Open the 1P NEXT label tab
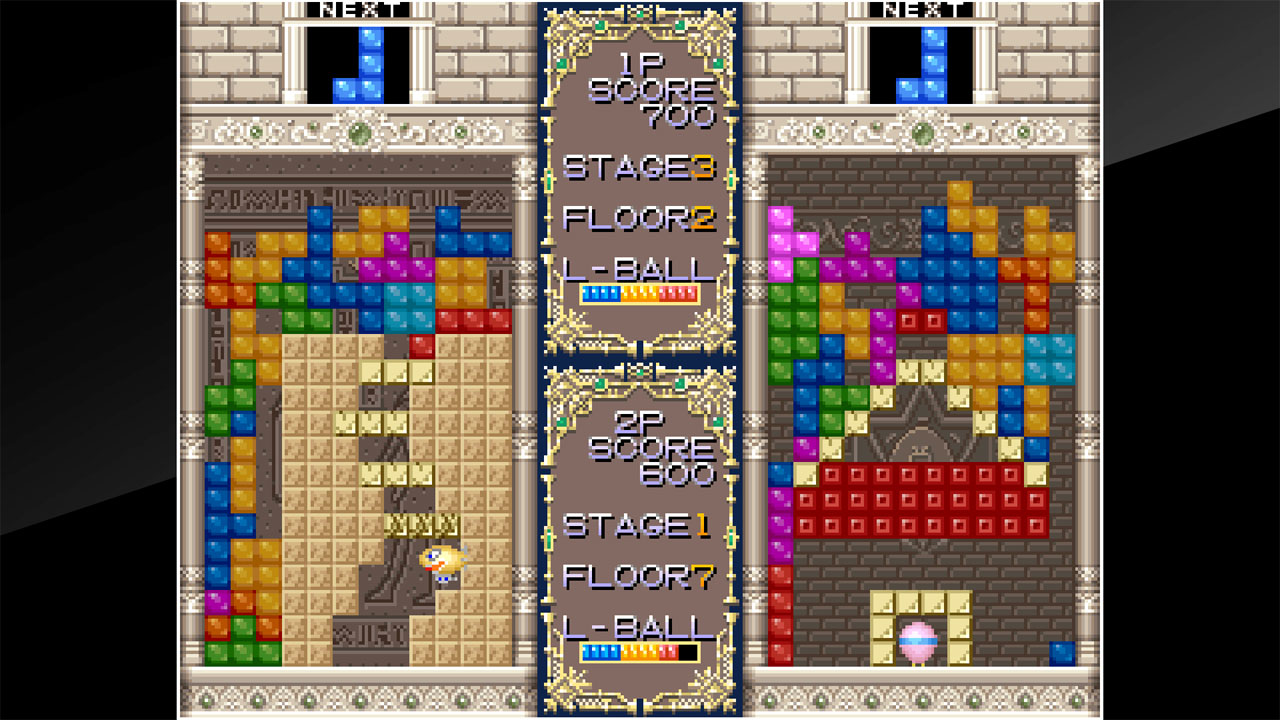 360,11
